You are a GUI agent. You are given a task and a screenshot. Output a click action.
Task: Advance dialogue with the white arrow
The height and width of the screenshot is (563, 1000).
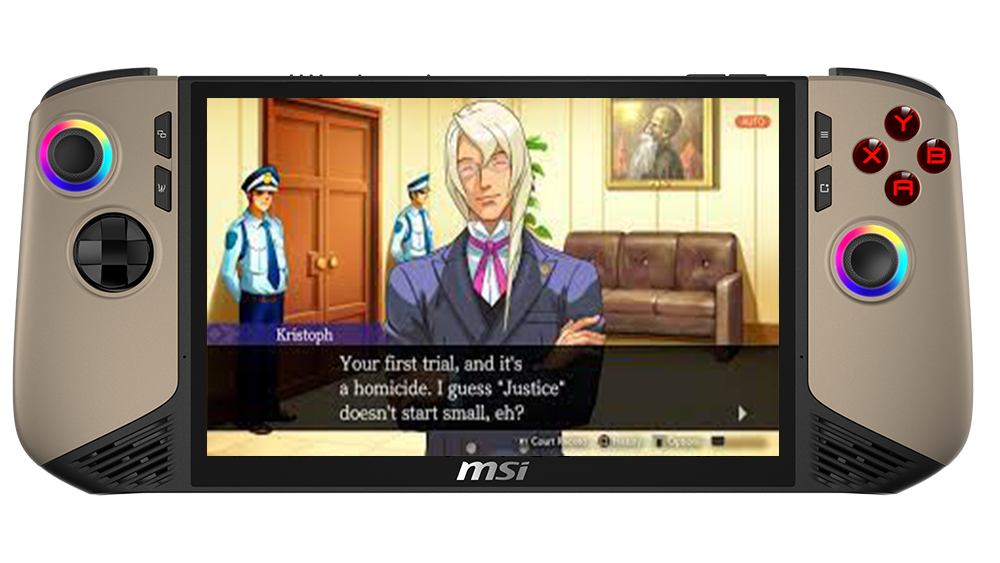pyautogui.click(x=742, y=411)
